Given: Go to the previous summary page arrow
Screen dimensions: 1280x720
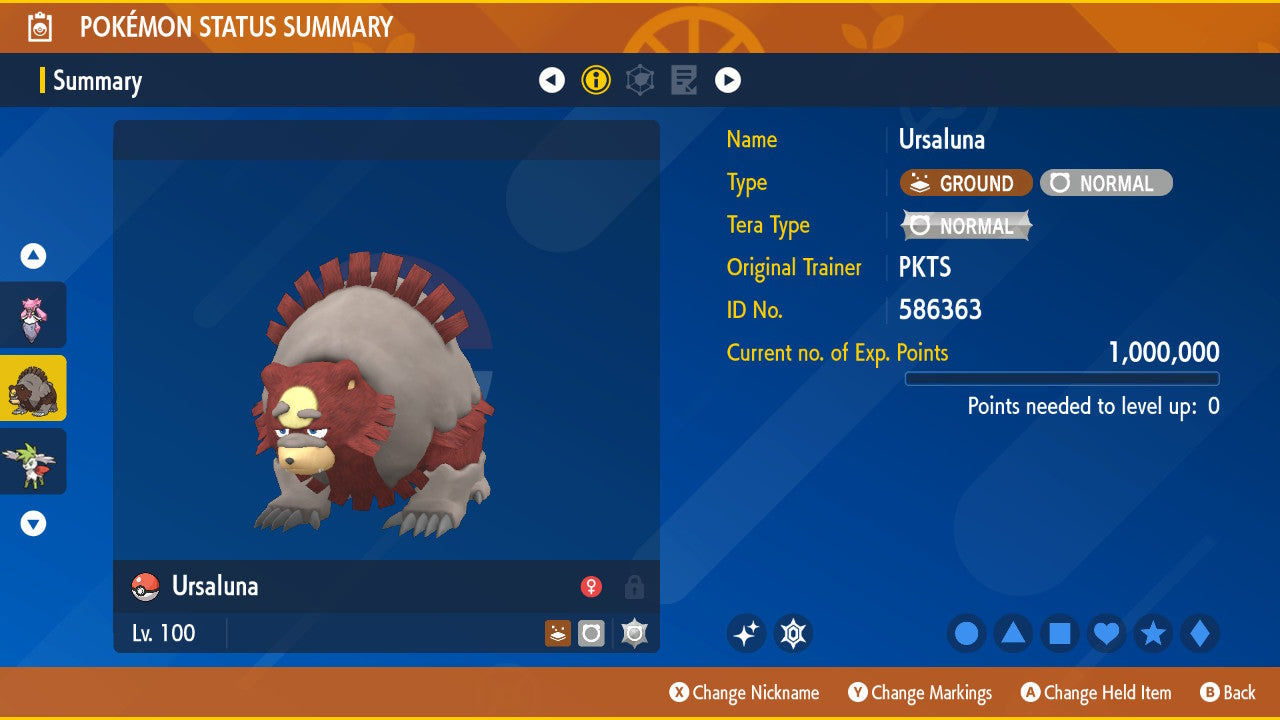Looking at the screenshot, I should coord(552,80).
